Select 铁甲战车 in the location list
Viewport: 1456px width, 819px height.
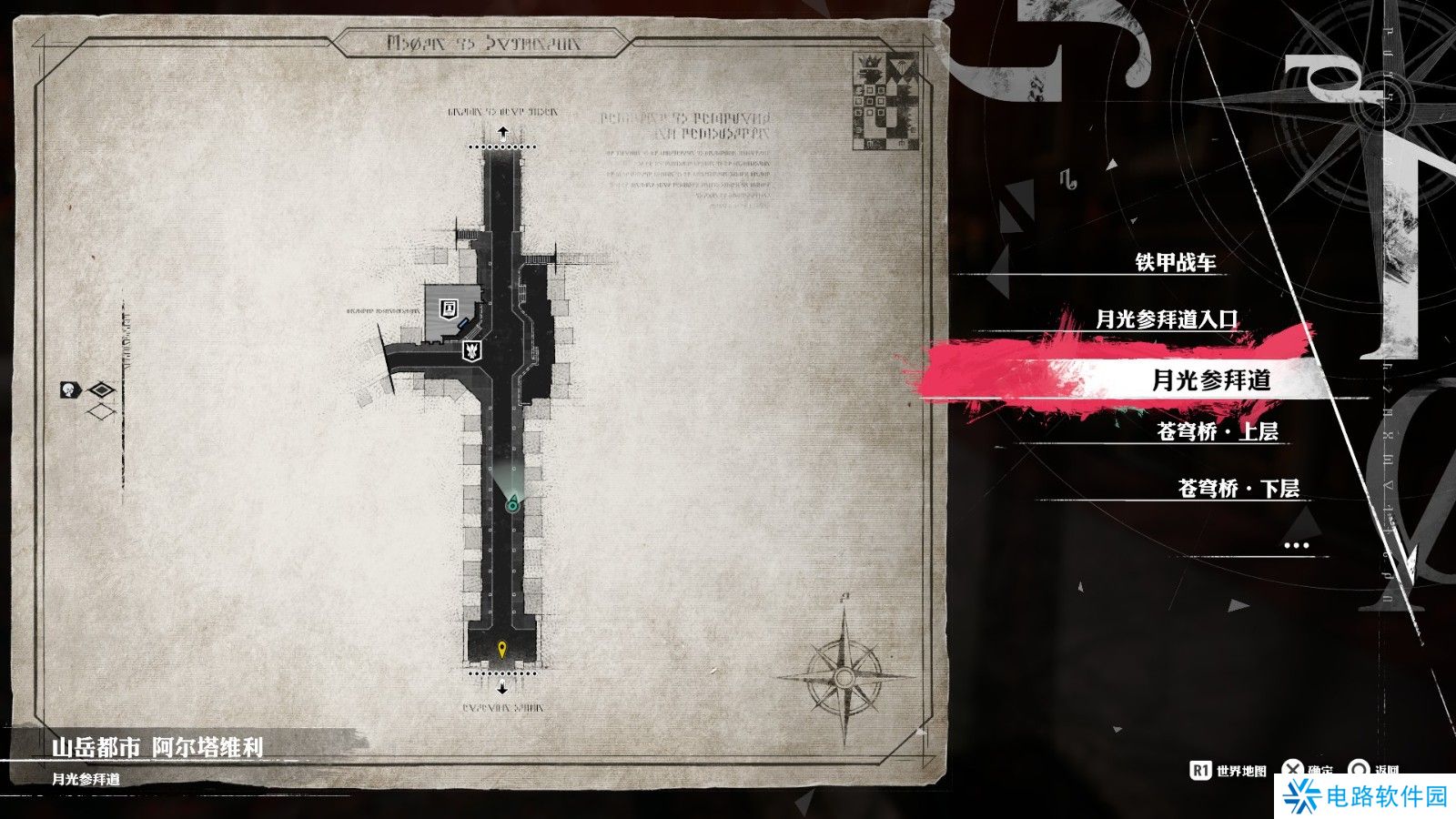point(1175,263)
